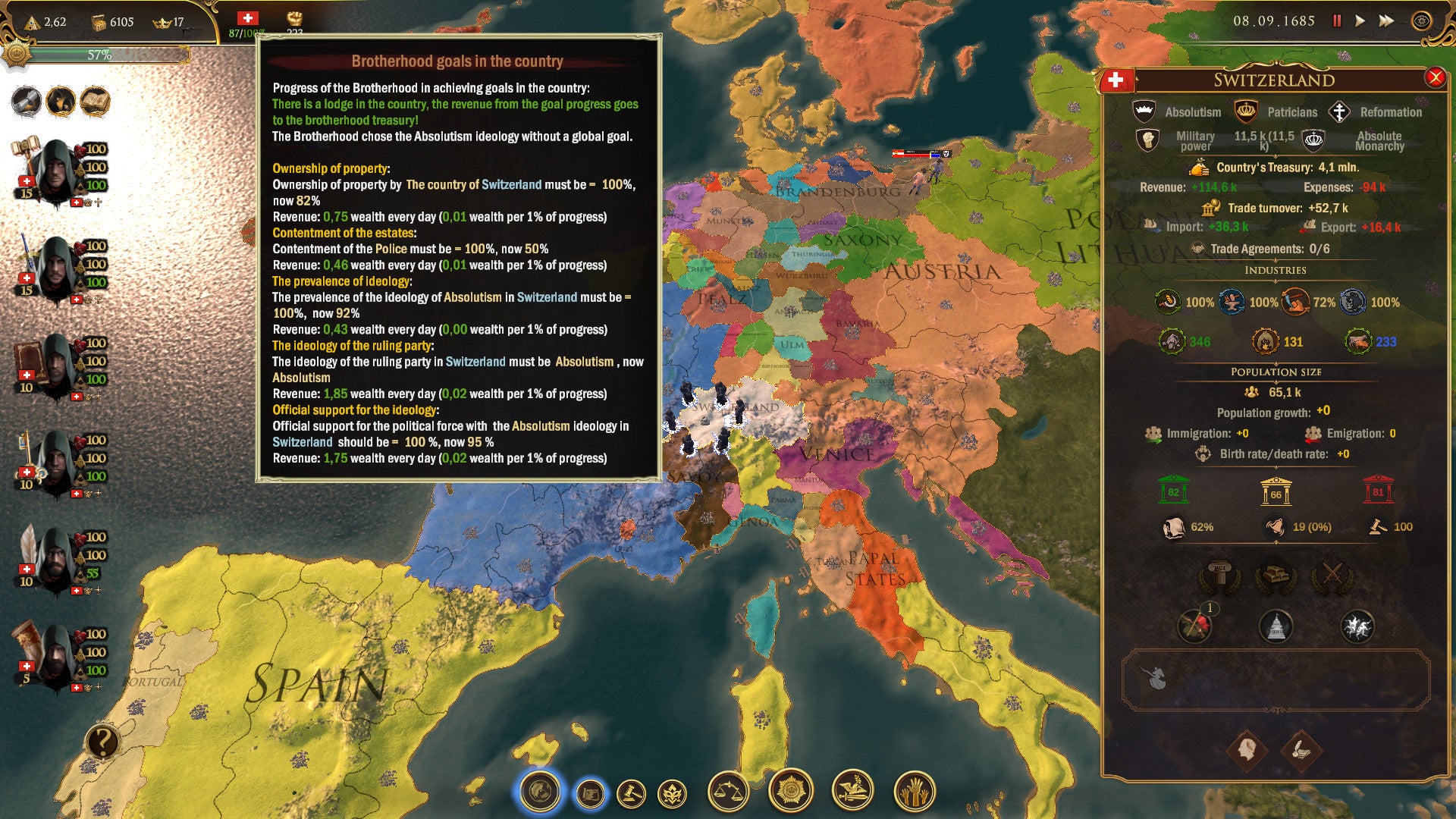This screenshot has height=819, width=1456.
Task: Click the winged sword button in bottom bar
Action: tap(852, 791)
